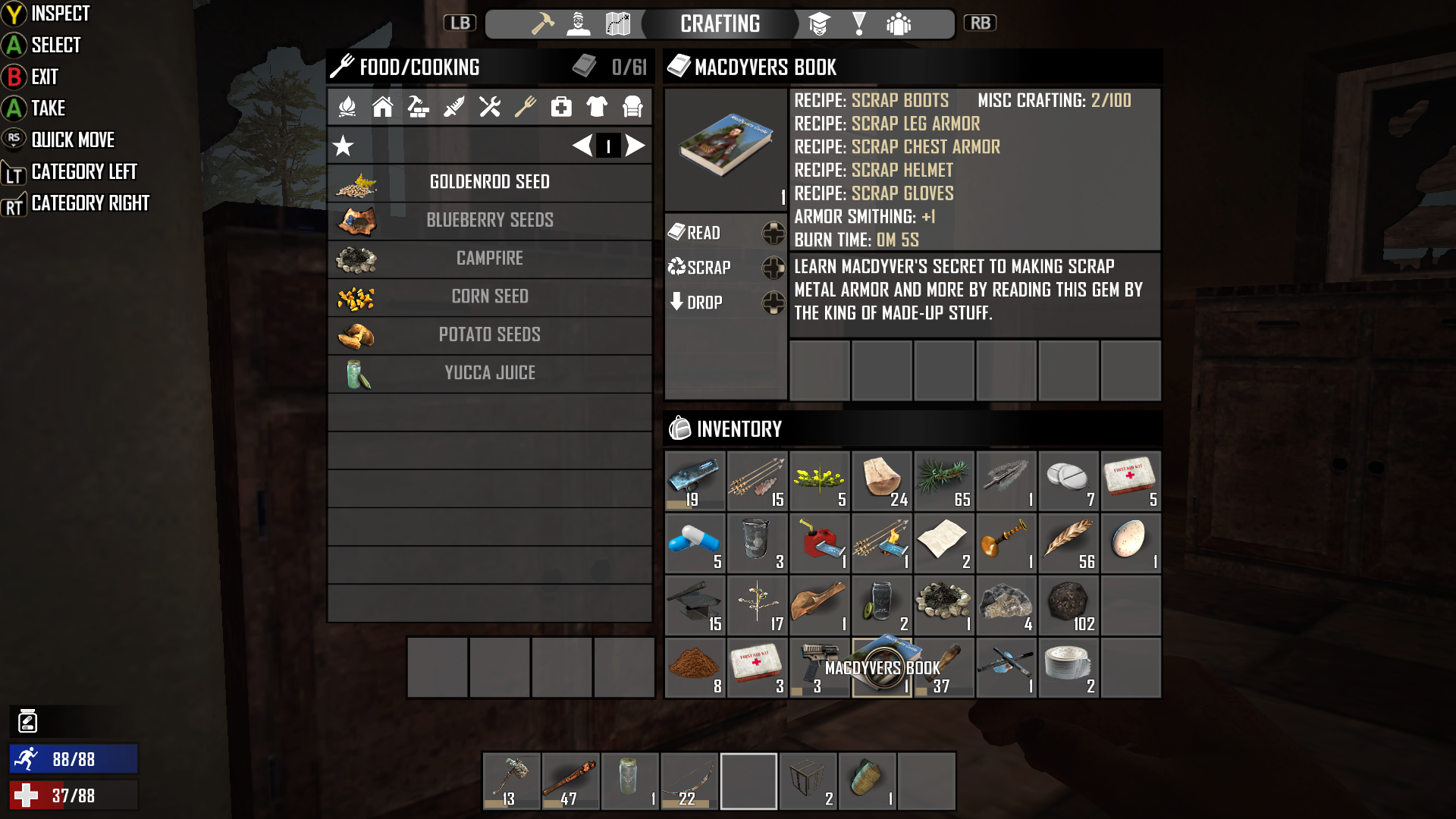Toggle the favorites star filter
Screen dimensions: 1456x819
click(x=344, y=146)
